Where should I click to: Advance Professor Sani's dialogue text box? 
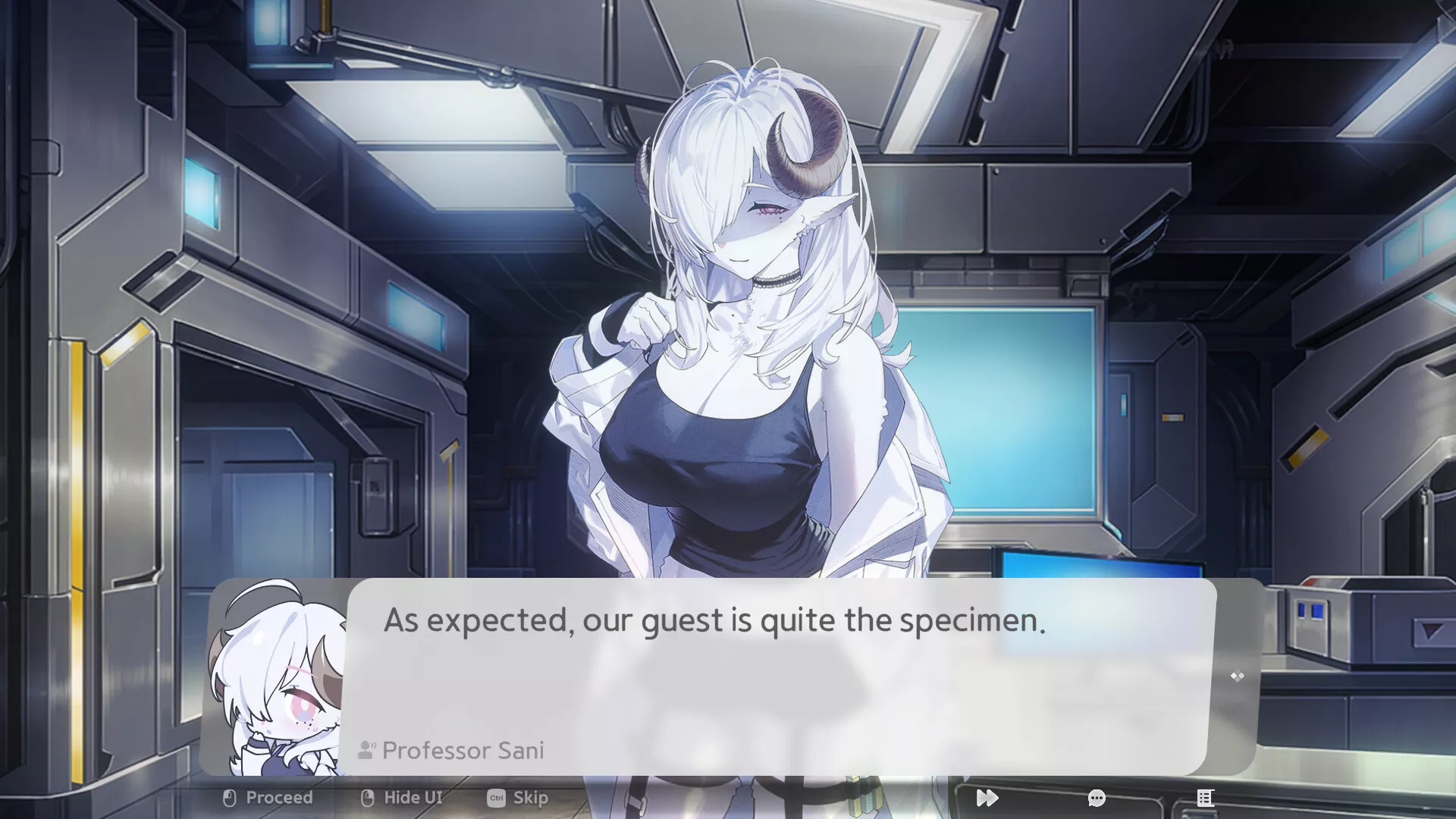pos(781,675)
